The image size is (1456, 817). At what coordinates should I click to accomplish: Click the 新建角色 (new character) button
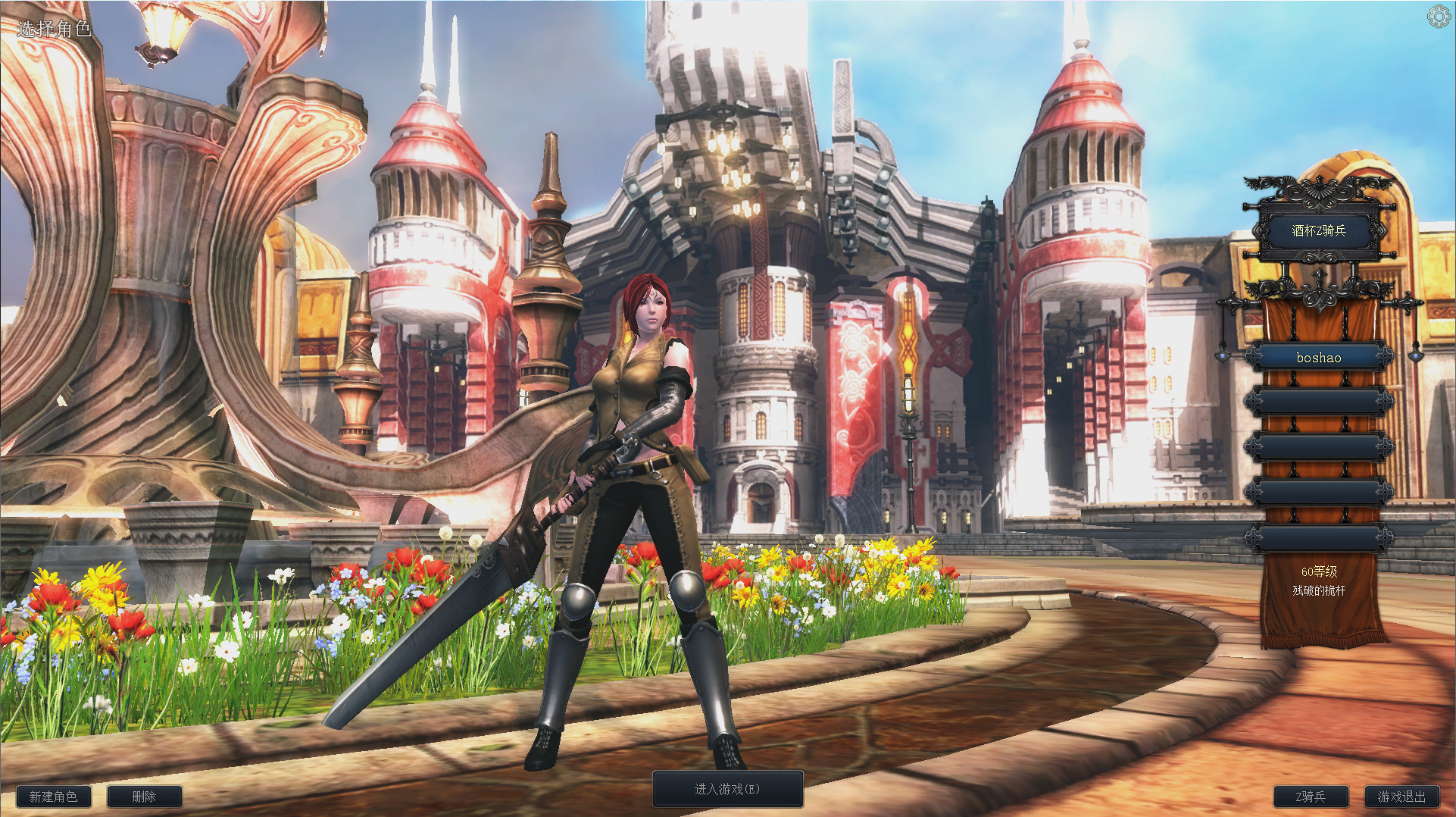(53, 797)
